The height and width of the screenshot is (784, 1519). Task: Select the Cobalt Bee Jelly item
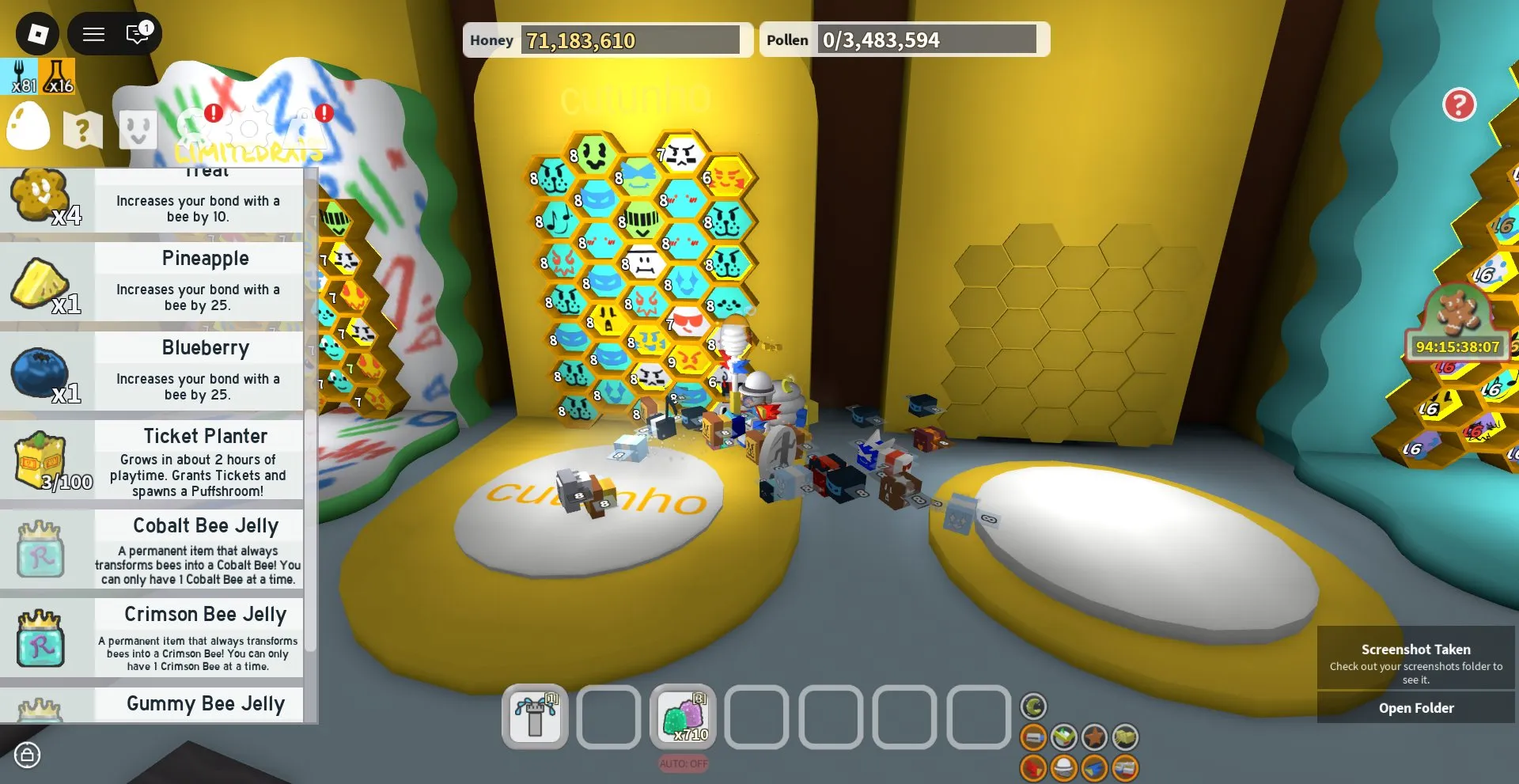(x=154, y=550)
